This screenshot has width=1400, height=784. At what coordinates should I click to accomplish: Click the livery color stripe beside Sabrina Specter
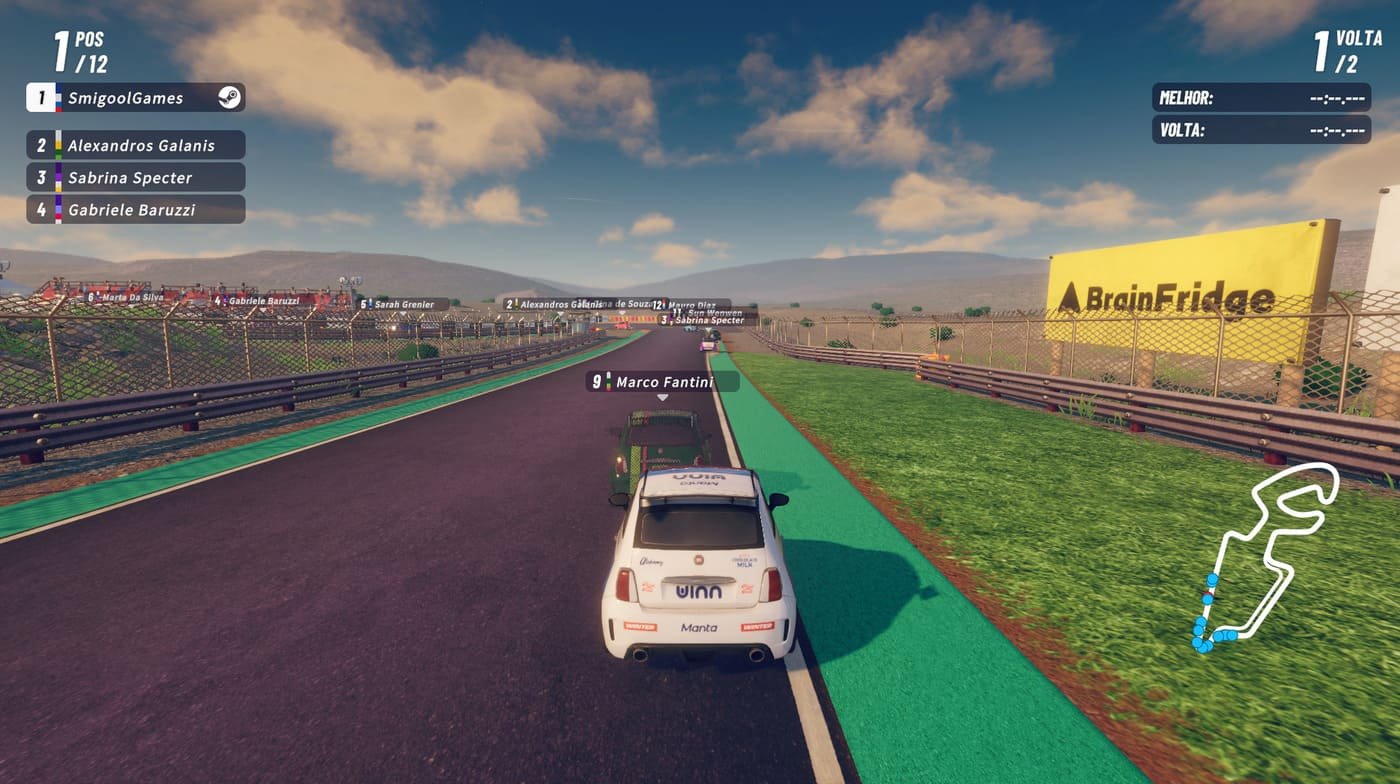pos(56,178)
